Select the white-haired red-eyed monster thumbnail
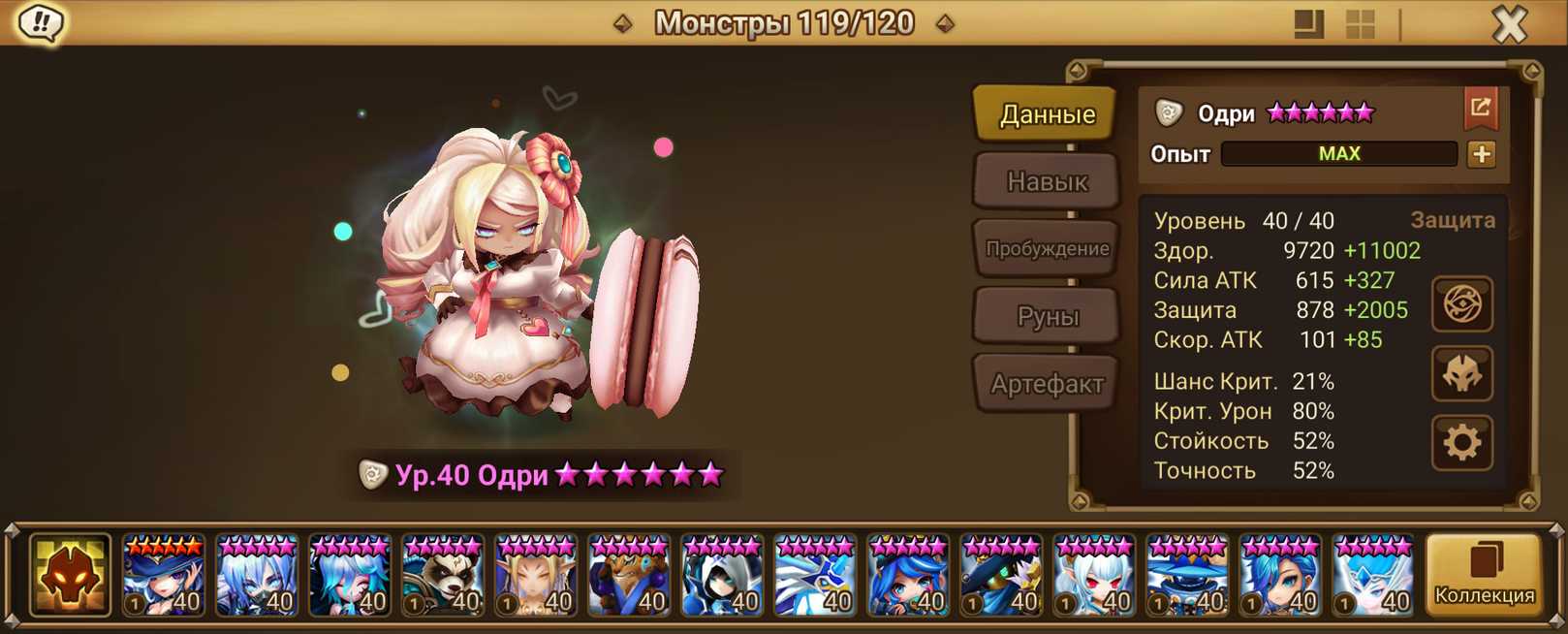 click(x=1094, y=576)
